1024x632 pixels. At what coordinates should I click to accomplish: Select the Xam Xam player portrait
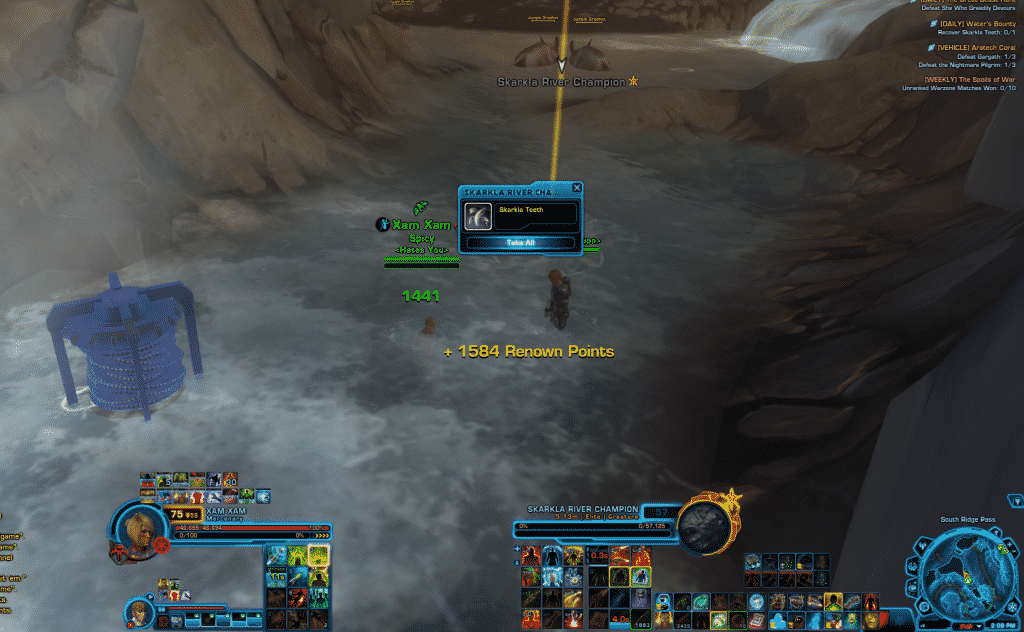pyautogui.click(x=134, y=527)
